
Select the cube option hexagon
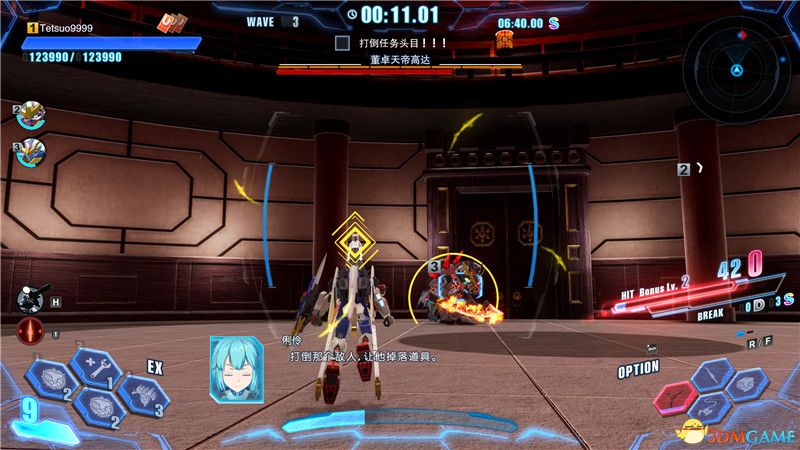pyautogui.click(x=747, y=383)
